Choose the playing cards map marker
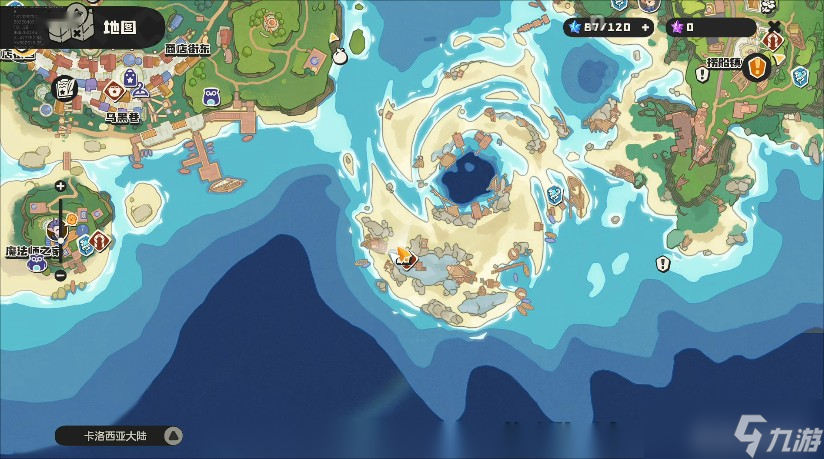This screenshot has width=824, height=459. coord(63,88)
